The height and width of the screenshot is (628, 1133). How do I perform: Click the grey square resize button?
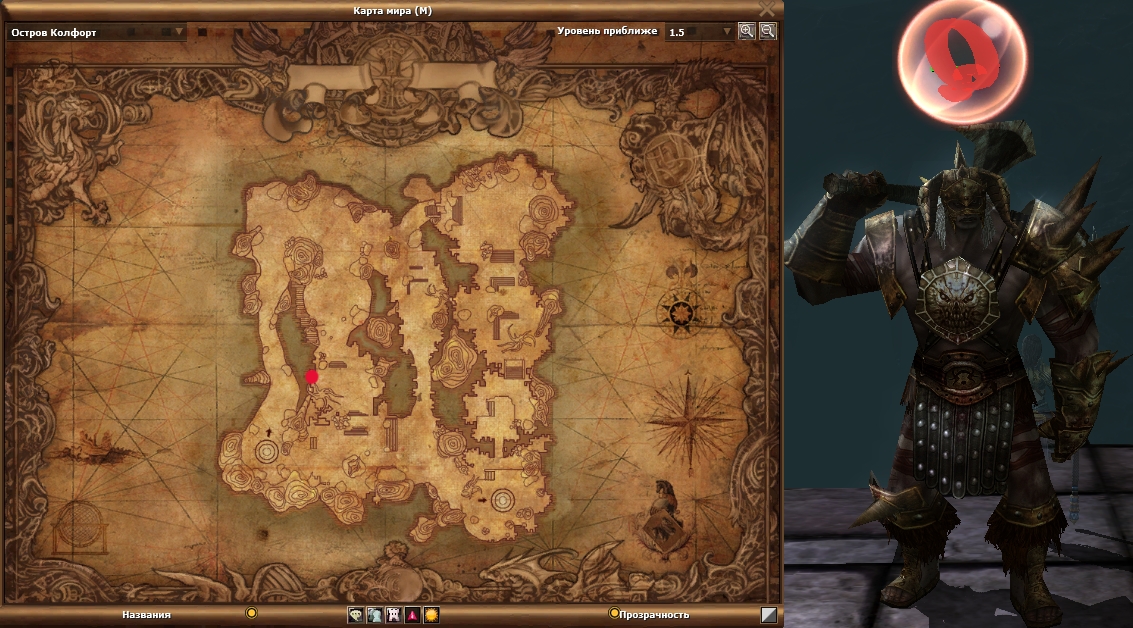pyautogui.click(x=769, y=615)
